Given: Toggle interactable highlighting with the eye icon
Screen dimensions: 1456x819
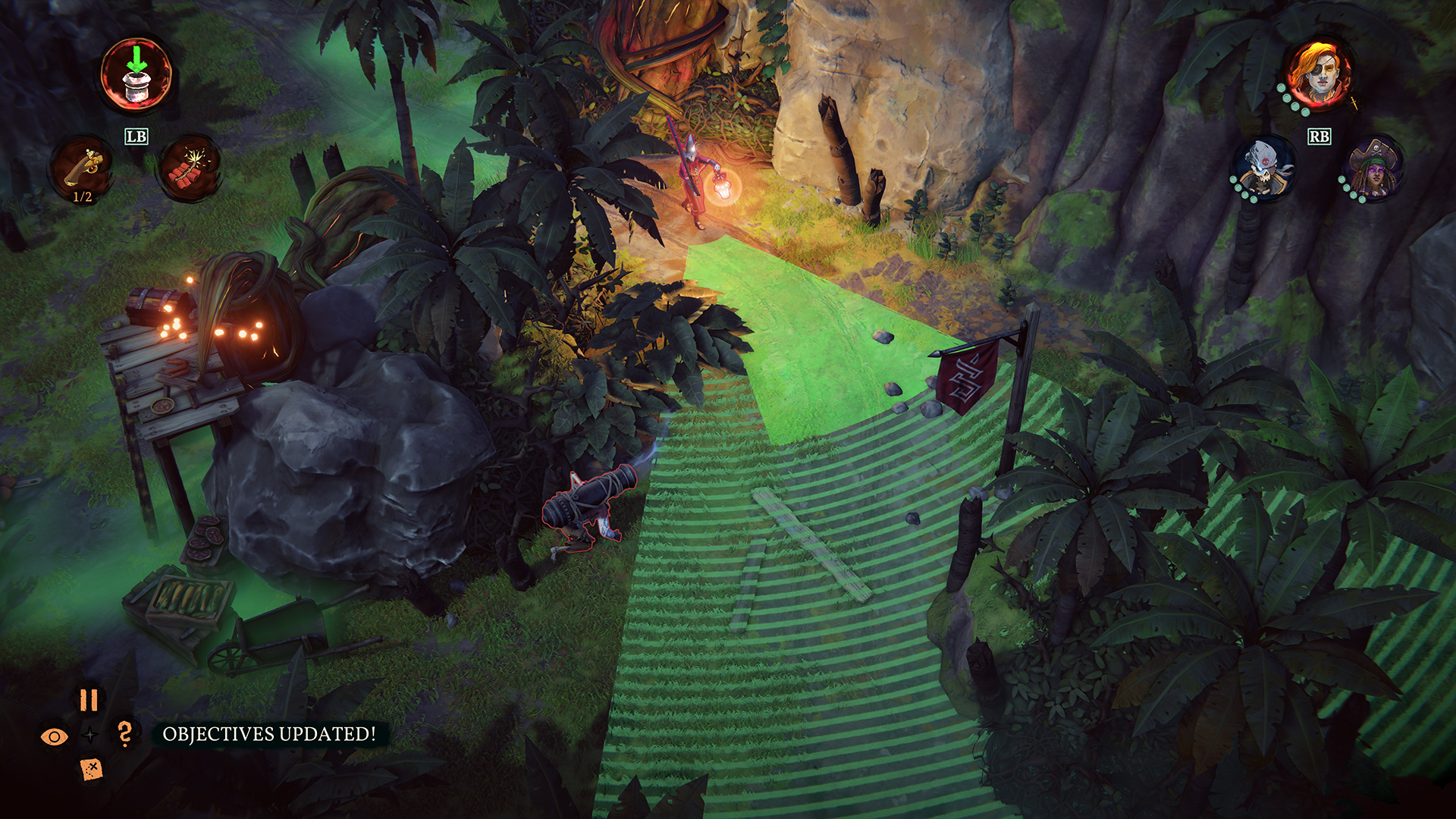Looking at the screenshot, I should 53,734.
